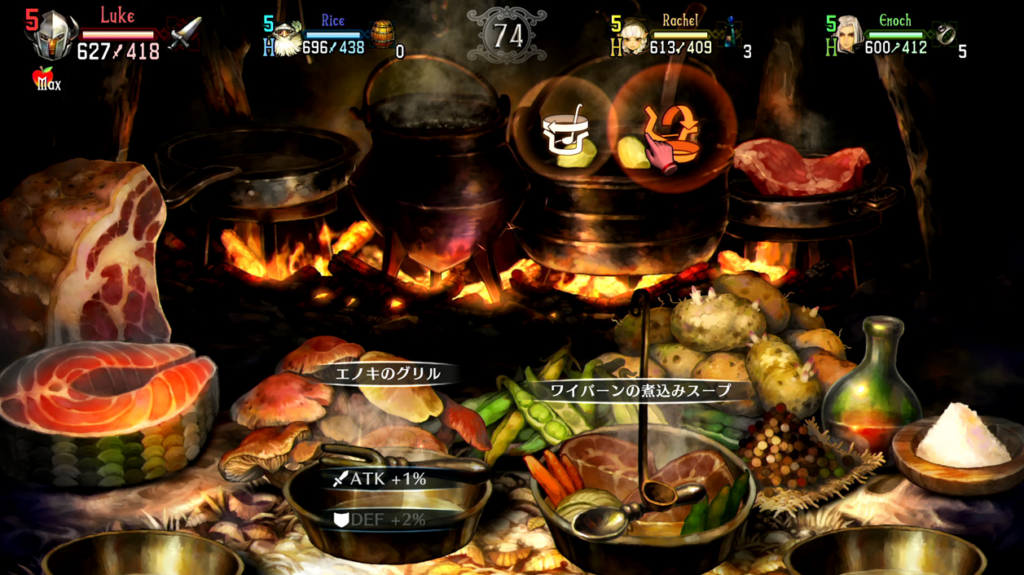The image size is (1024, 575).
Task: Click Rice's dwarf portrait
Action: [288, 38]
